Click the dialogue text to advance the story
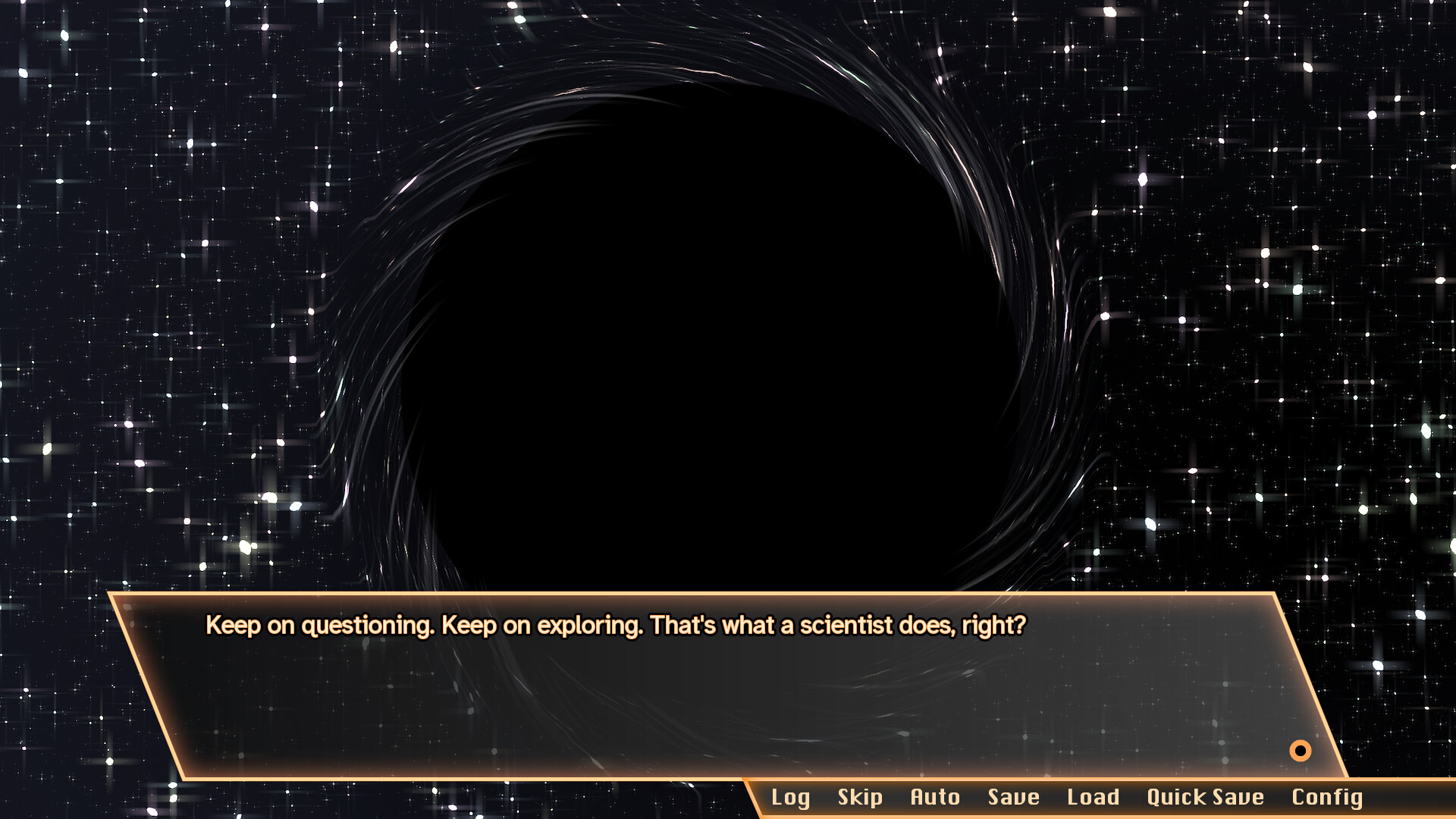 [614, 625]
